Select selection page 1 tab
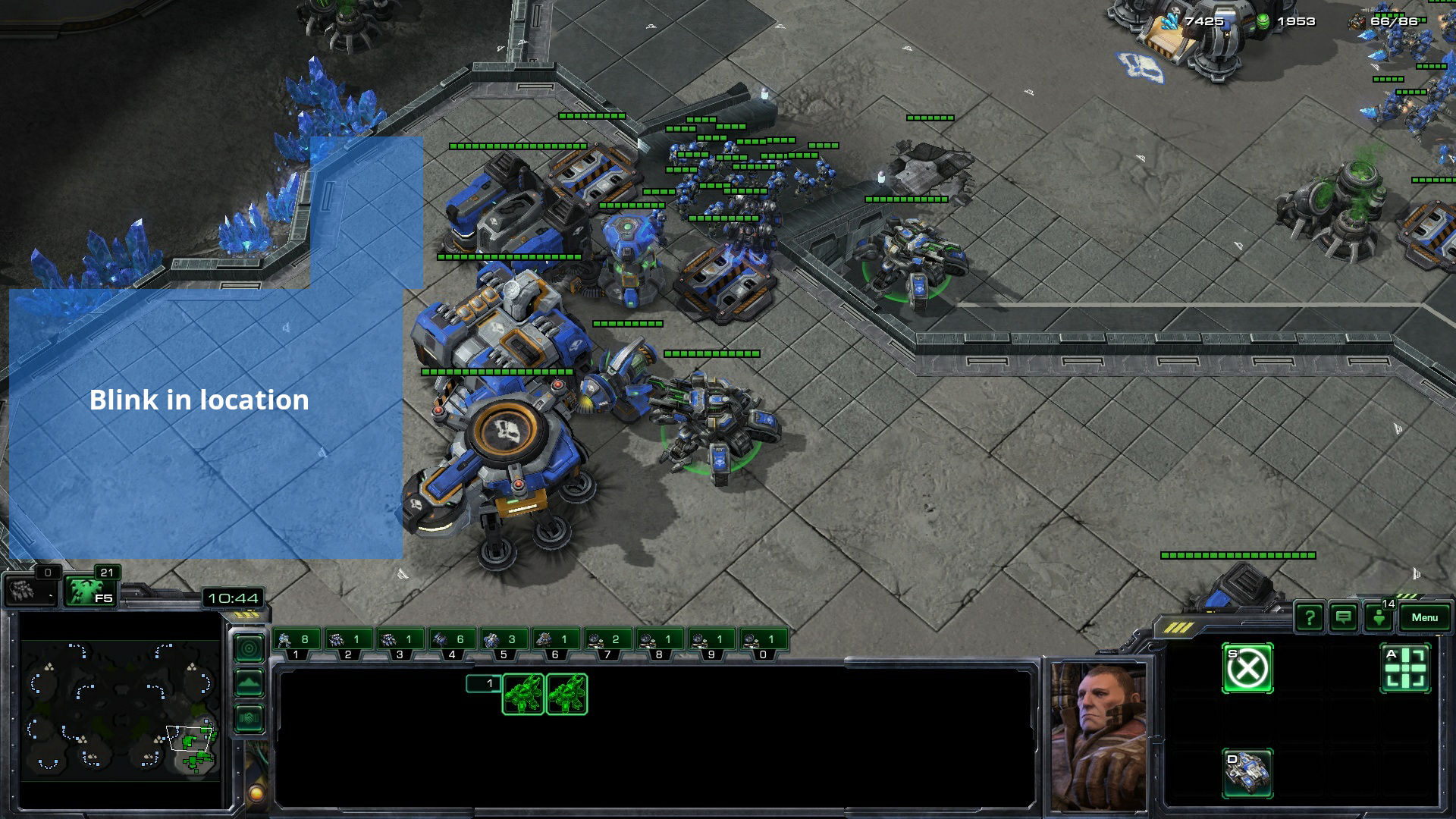The height and width of the screenshot is (819, 1456). pos(484,684)
